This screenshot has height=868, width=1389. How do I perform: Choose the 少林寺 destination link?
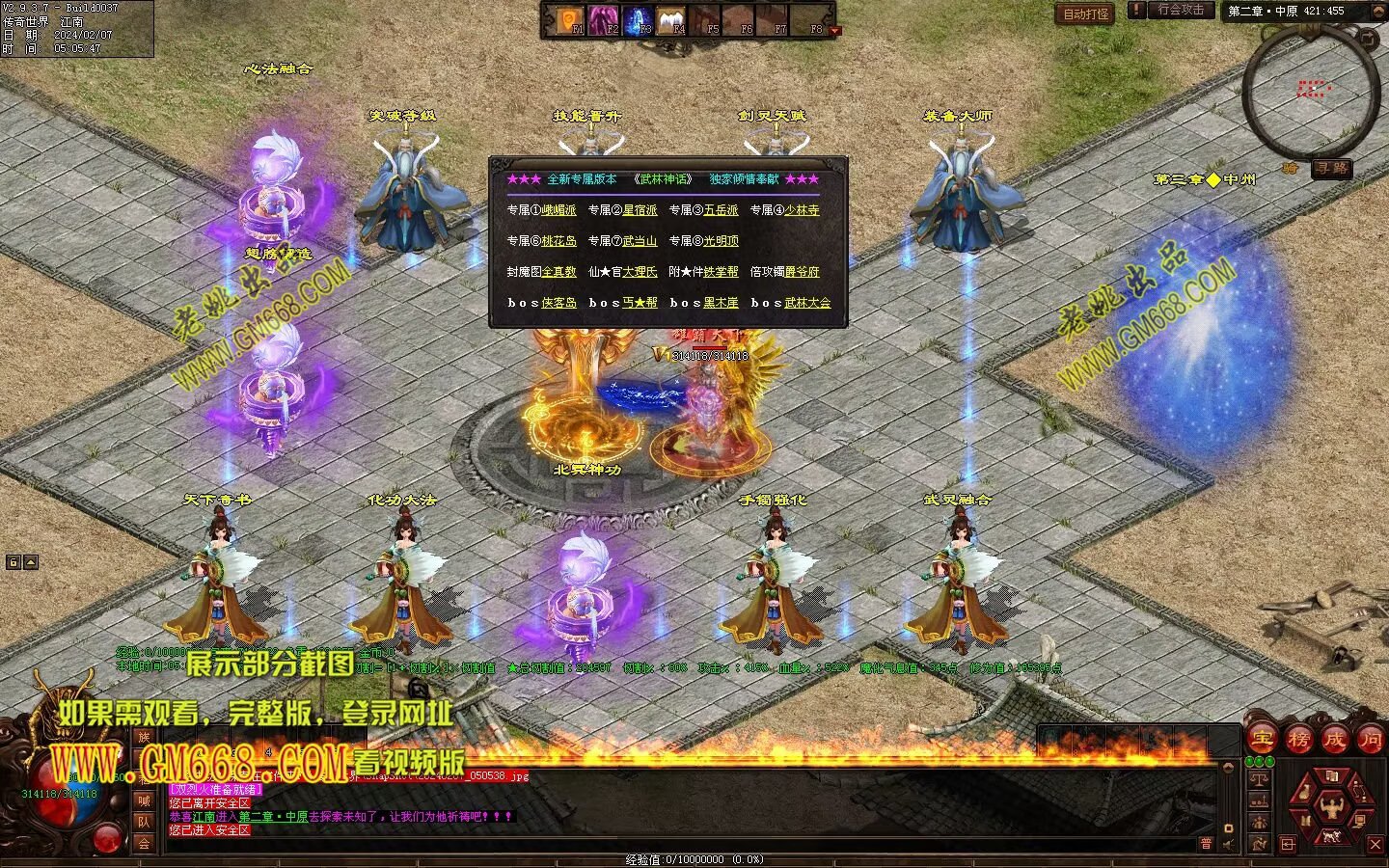(802, 210)
